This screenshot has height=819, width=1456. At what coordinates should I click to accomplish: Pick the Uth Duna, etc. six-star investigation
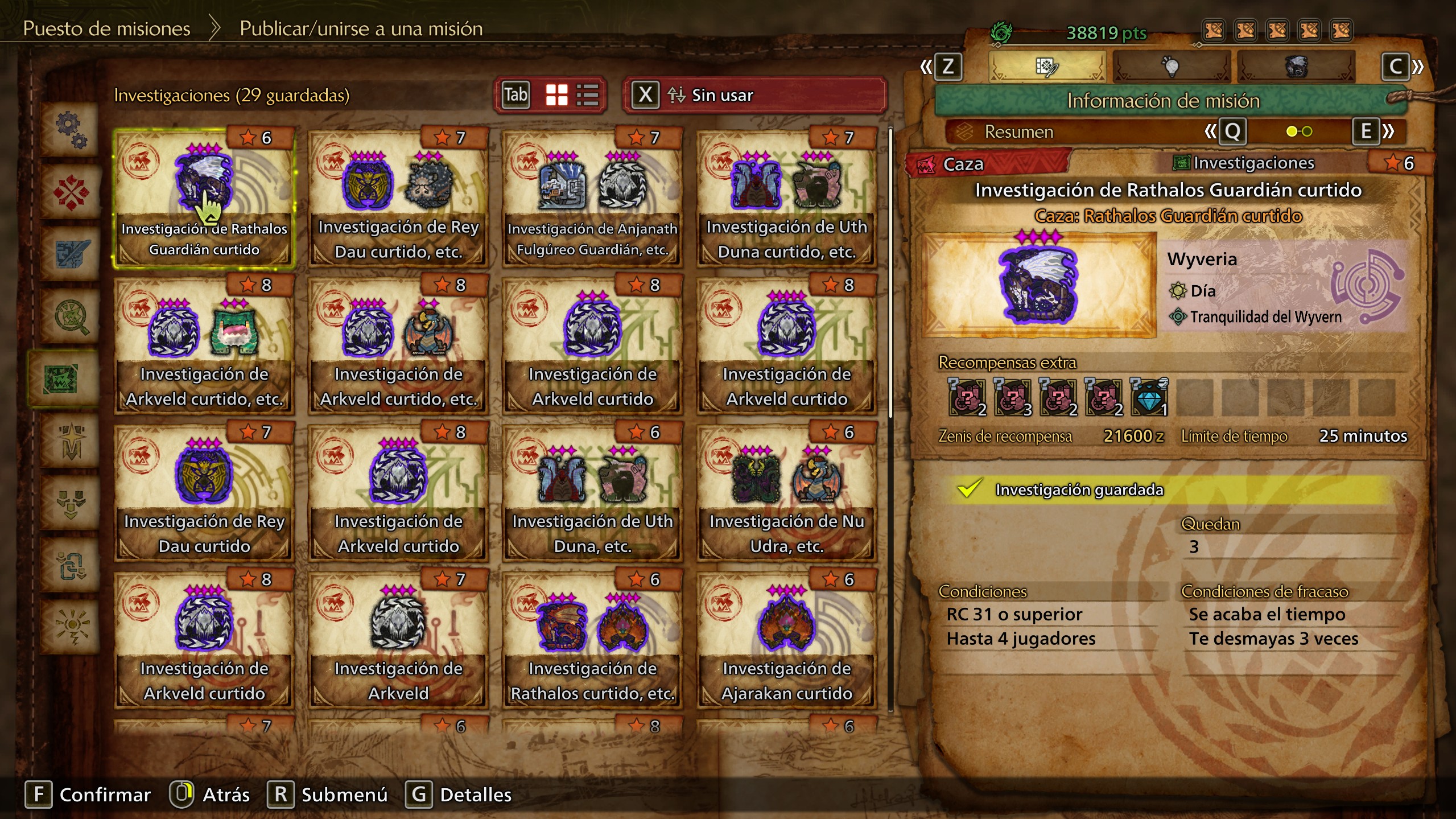pyautogui.click(x=592, y=492)
